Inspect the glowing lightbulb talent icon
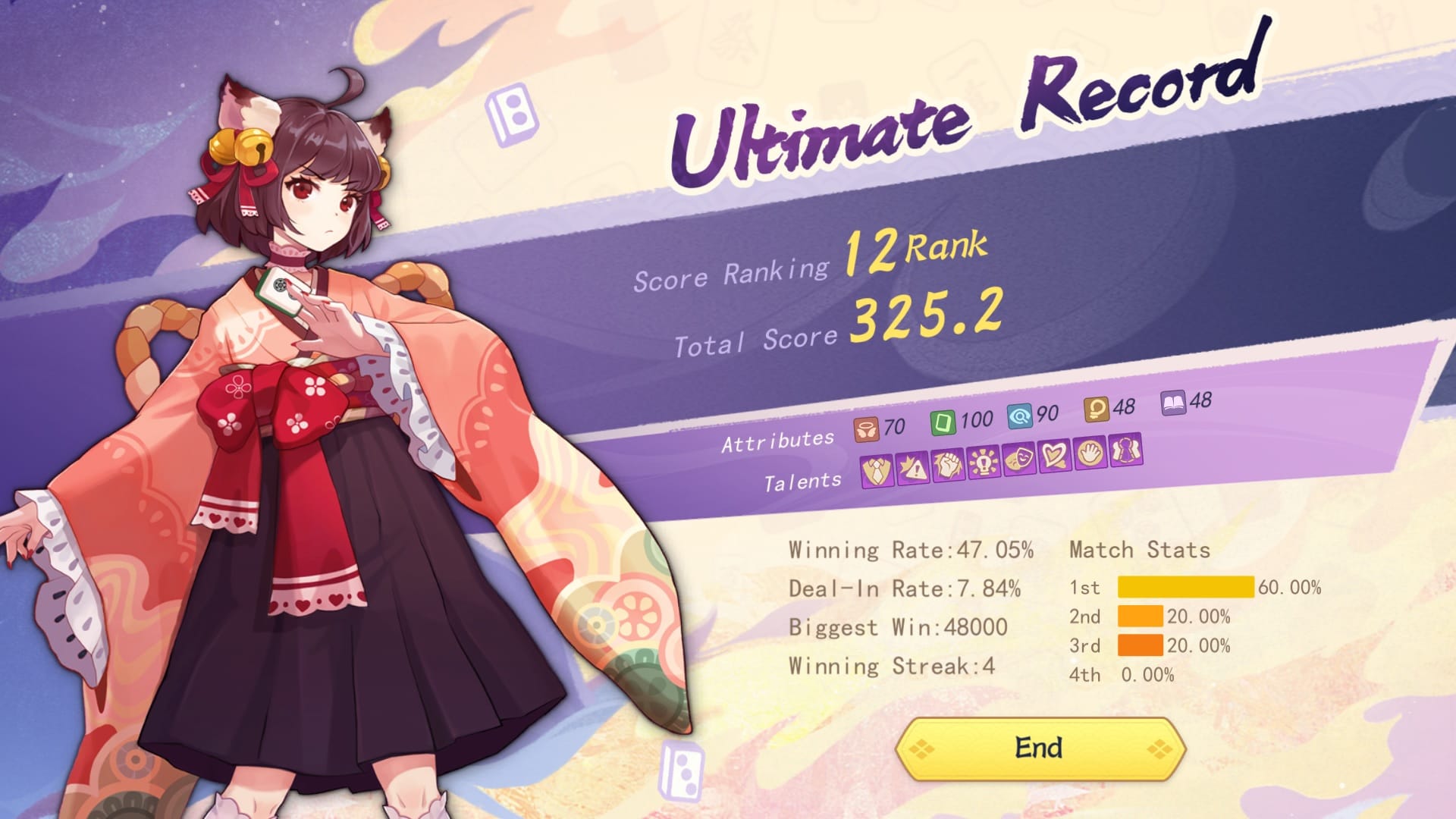1456x819 pixels. pyautogui.click(x=984, y=461)
